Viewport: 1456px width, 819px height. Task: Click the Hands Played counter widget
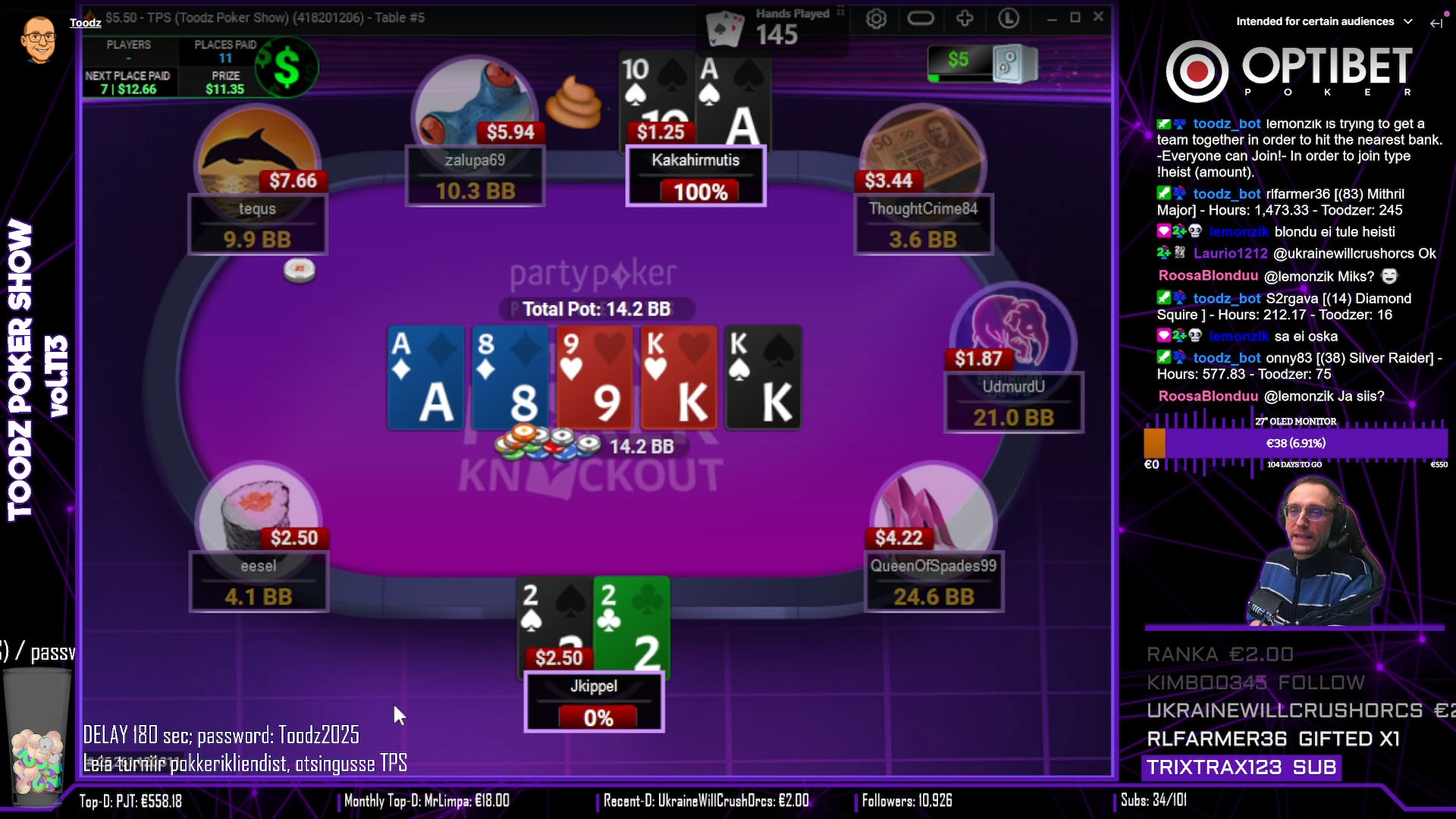tap(773, 28)
